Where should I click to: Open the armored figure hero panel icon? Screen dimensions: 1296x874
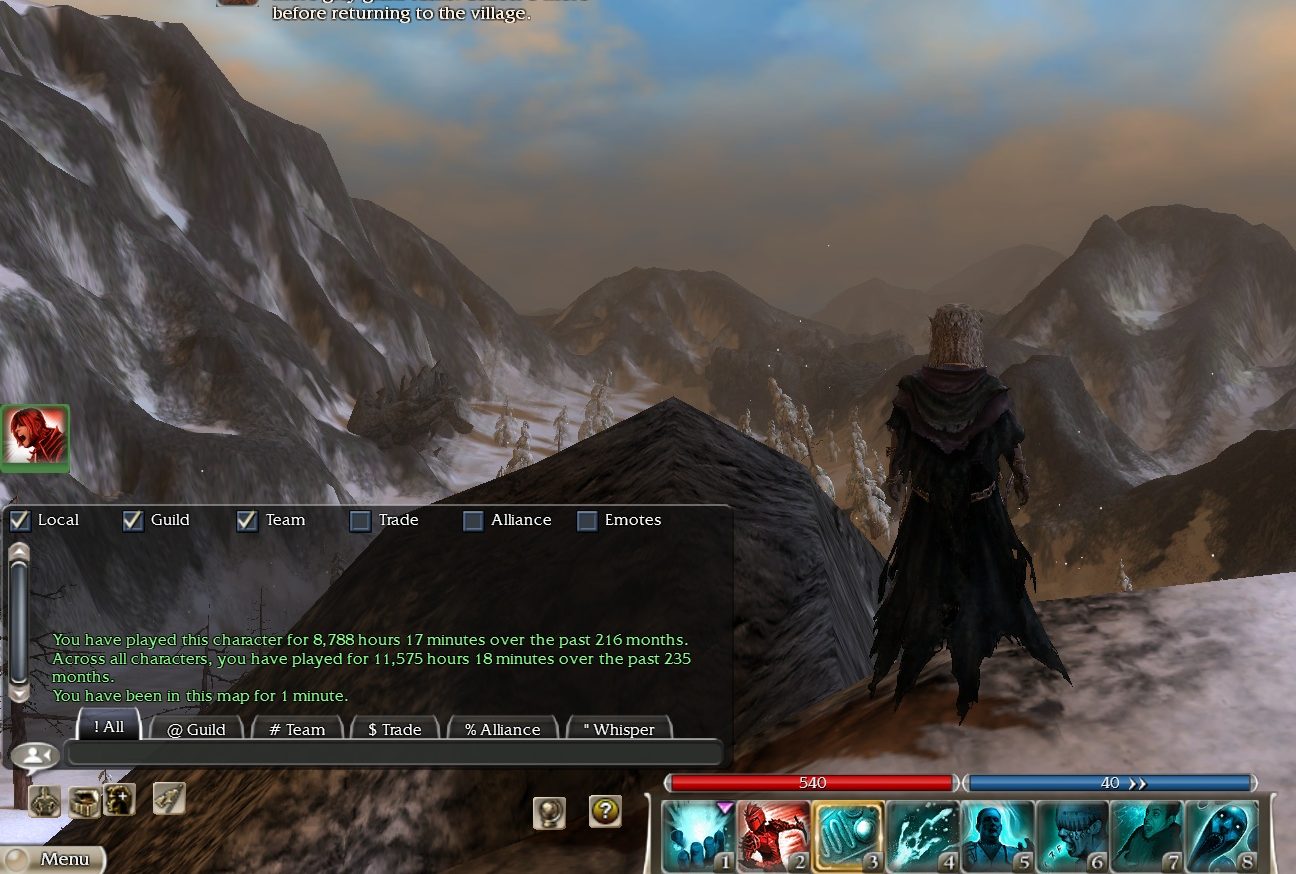click(44, 801)
